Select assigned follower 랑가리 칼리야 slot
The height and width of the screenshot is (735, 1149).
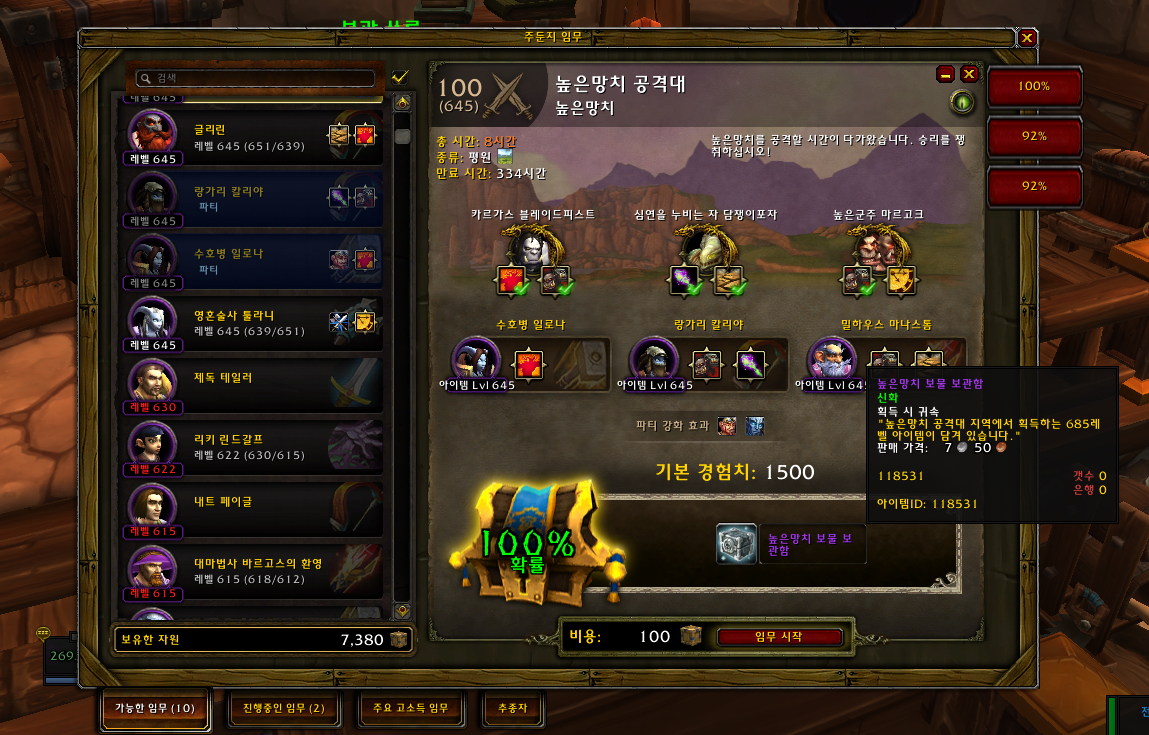pyautogui.click(x=654, y=360)
